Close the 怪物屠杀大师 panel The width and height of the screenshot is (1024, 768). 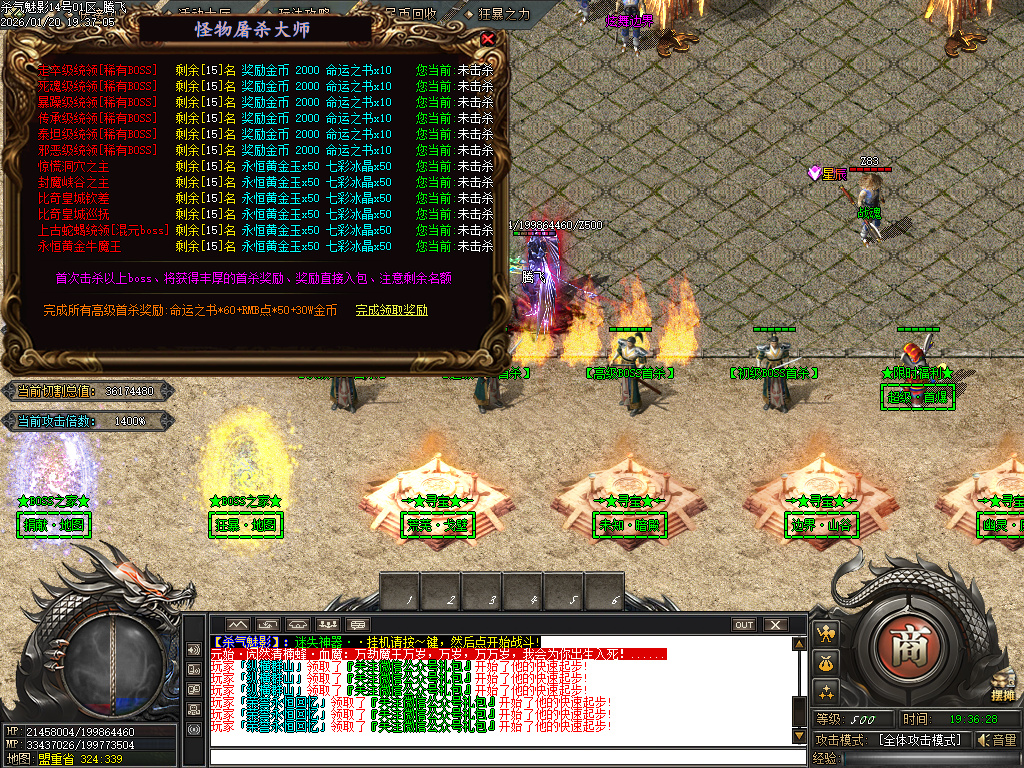[488, 39]
